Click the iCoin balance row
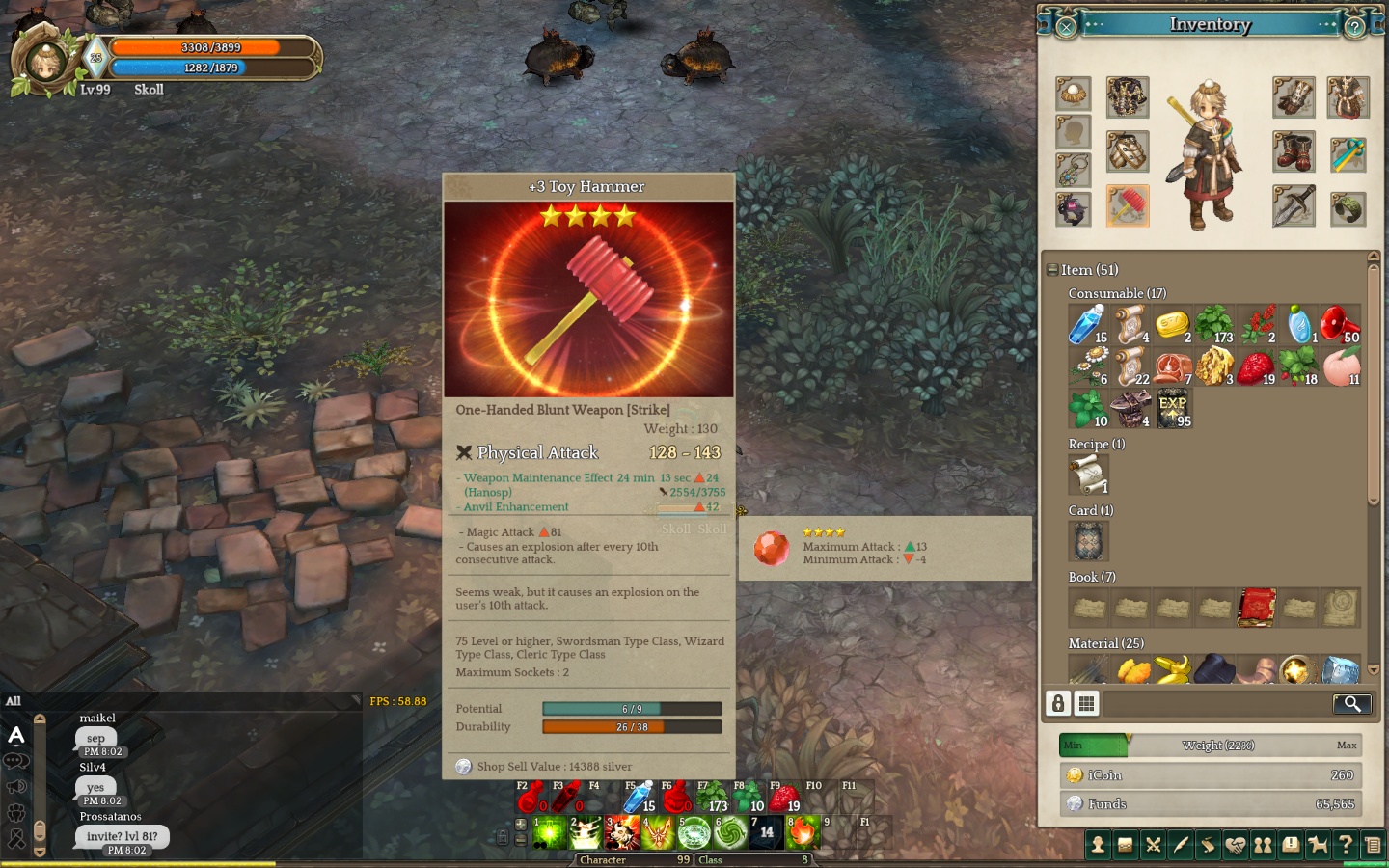This screenshot has width=1389, height=868. coord(1211,774)
